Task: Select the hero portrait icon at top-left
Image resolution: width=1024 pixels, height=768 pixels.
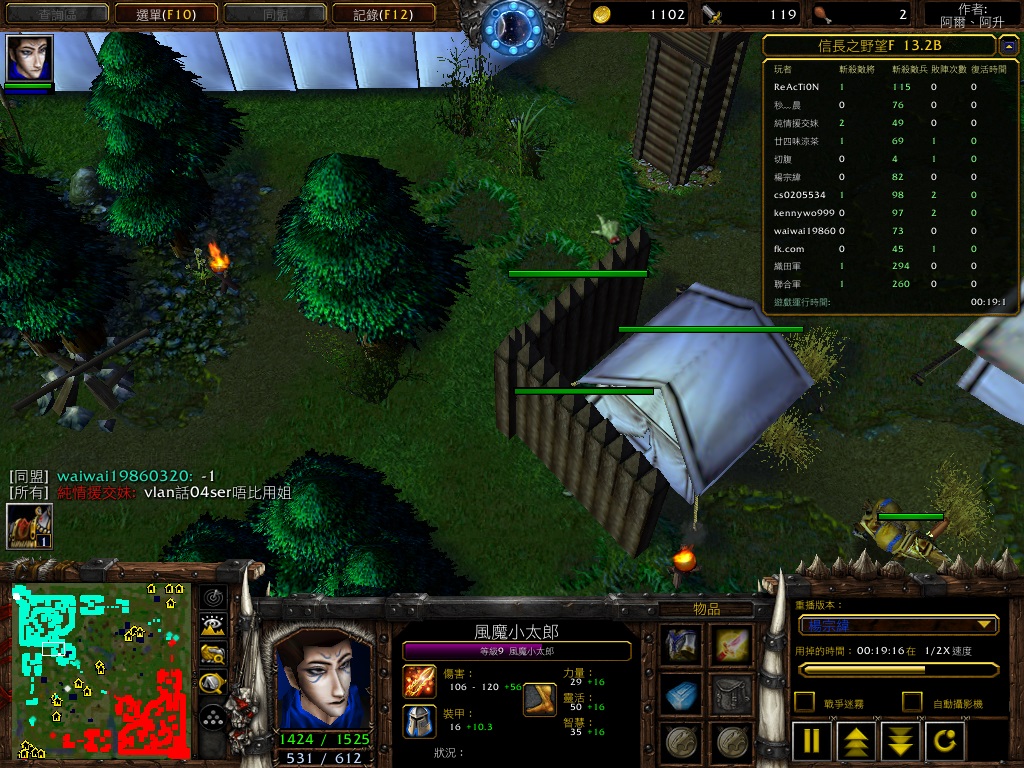Action: click(x=29, y=58)
